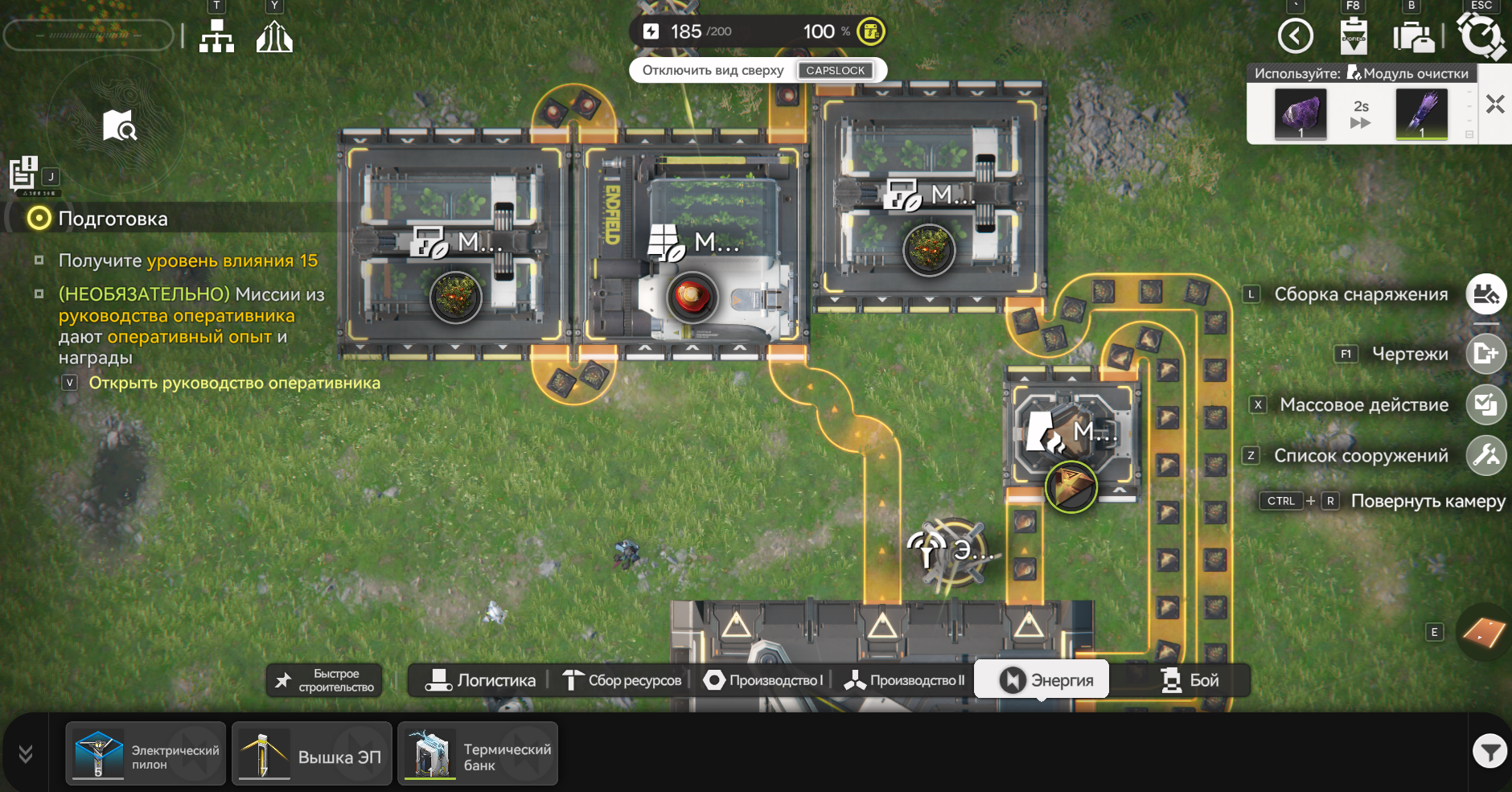Select the Производство I tab
The image size is (1512, 792).
point(763,680)
